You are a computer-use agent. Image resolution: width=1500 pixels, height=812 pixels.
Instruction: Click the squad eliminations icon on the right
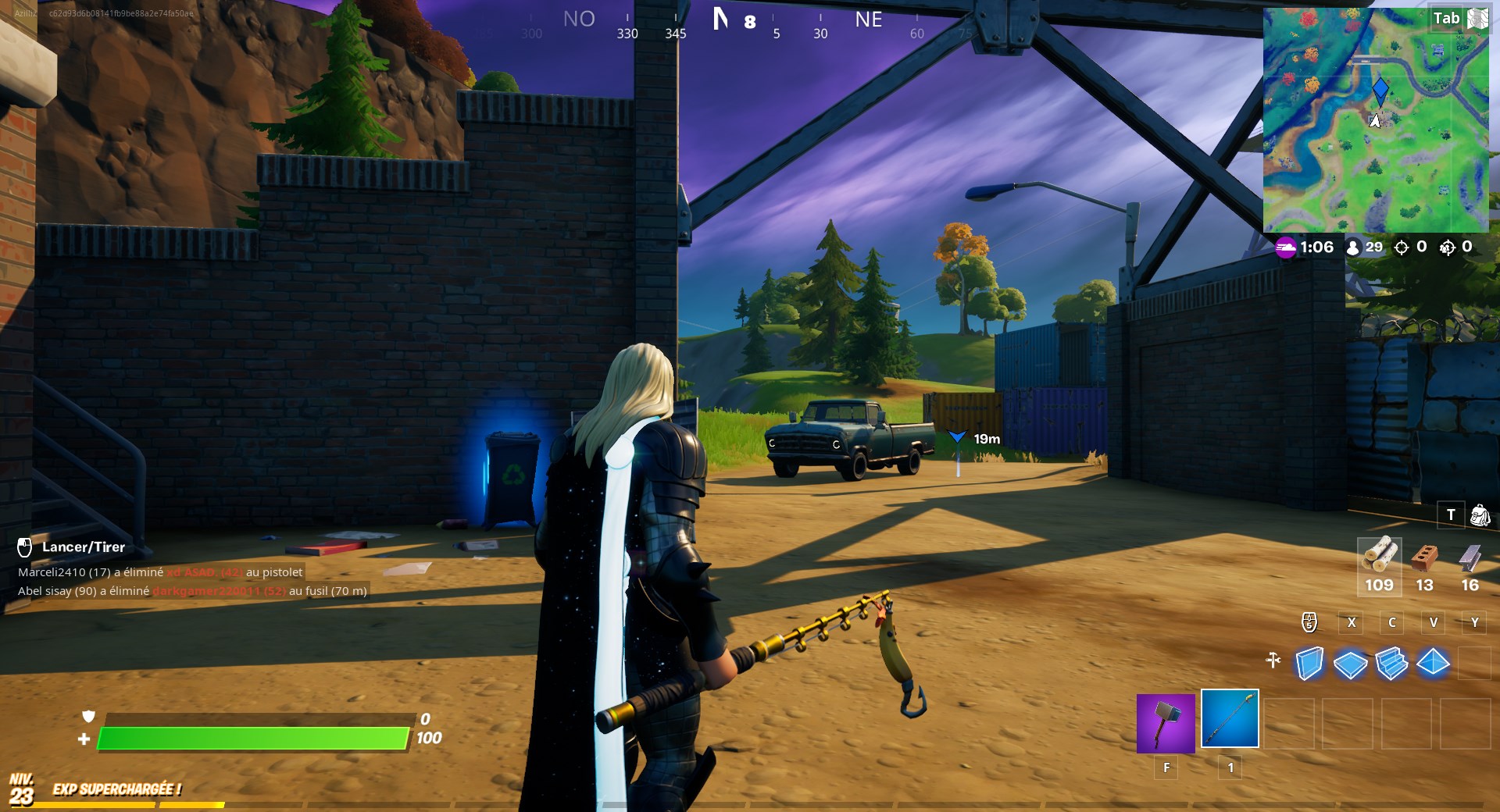(x=1447, y=248)
